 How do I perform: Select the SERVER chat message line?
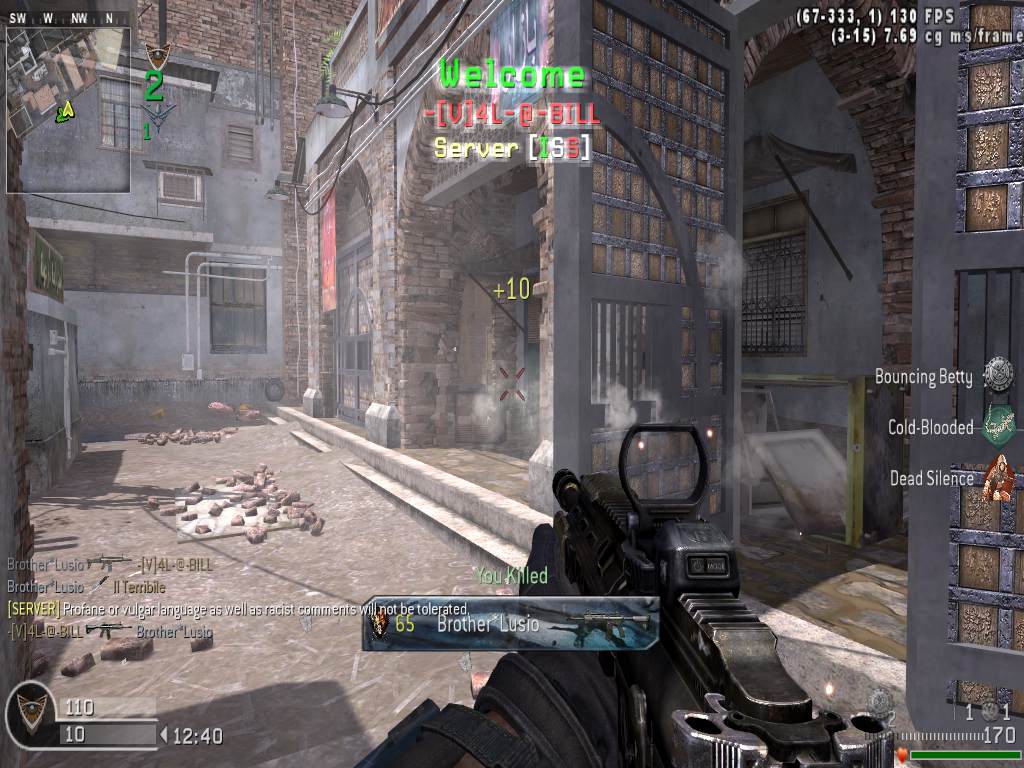[x=238, y=608]
